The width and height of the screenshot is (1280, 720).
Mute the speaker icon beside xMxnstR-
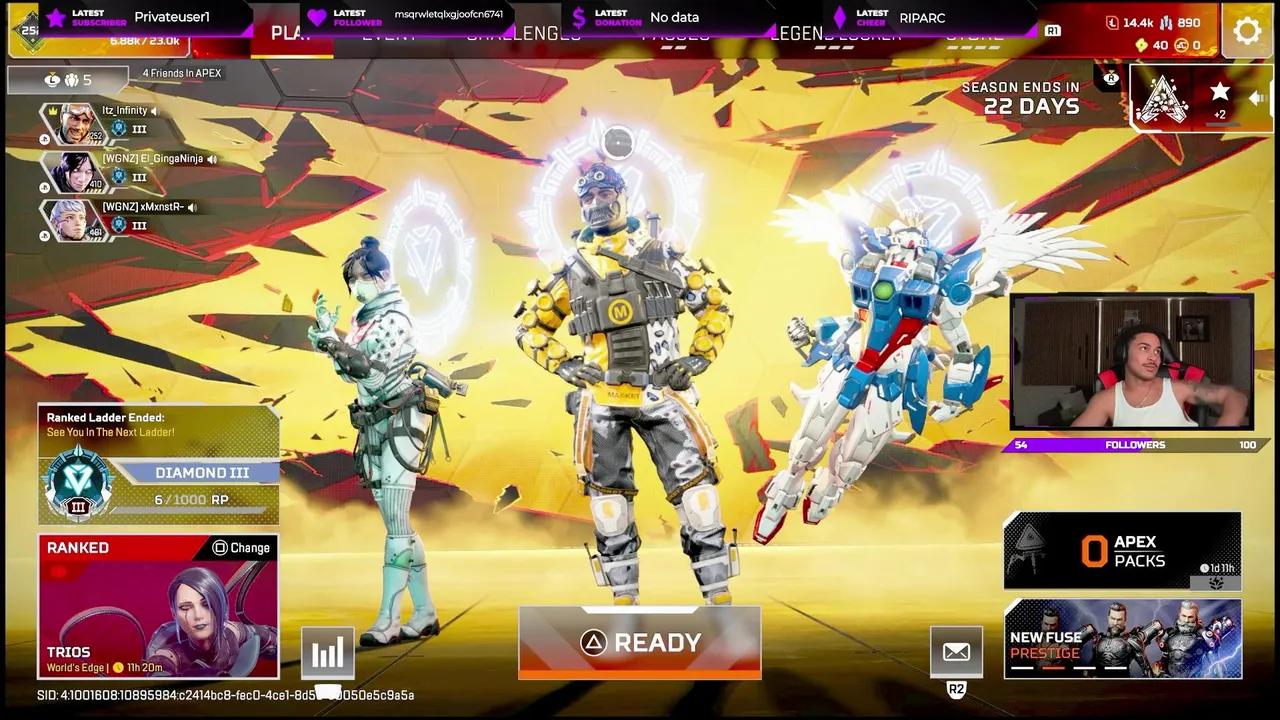193,208
